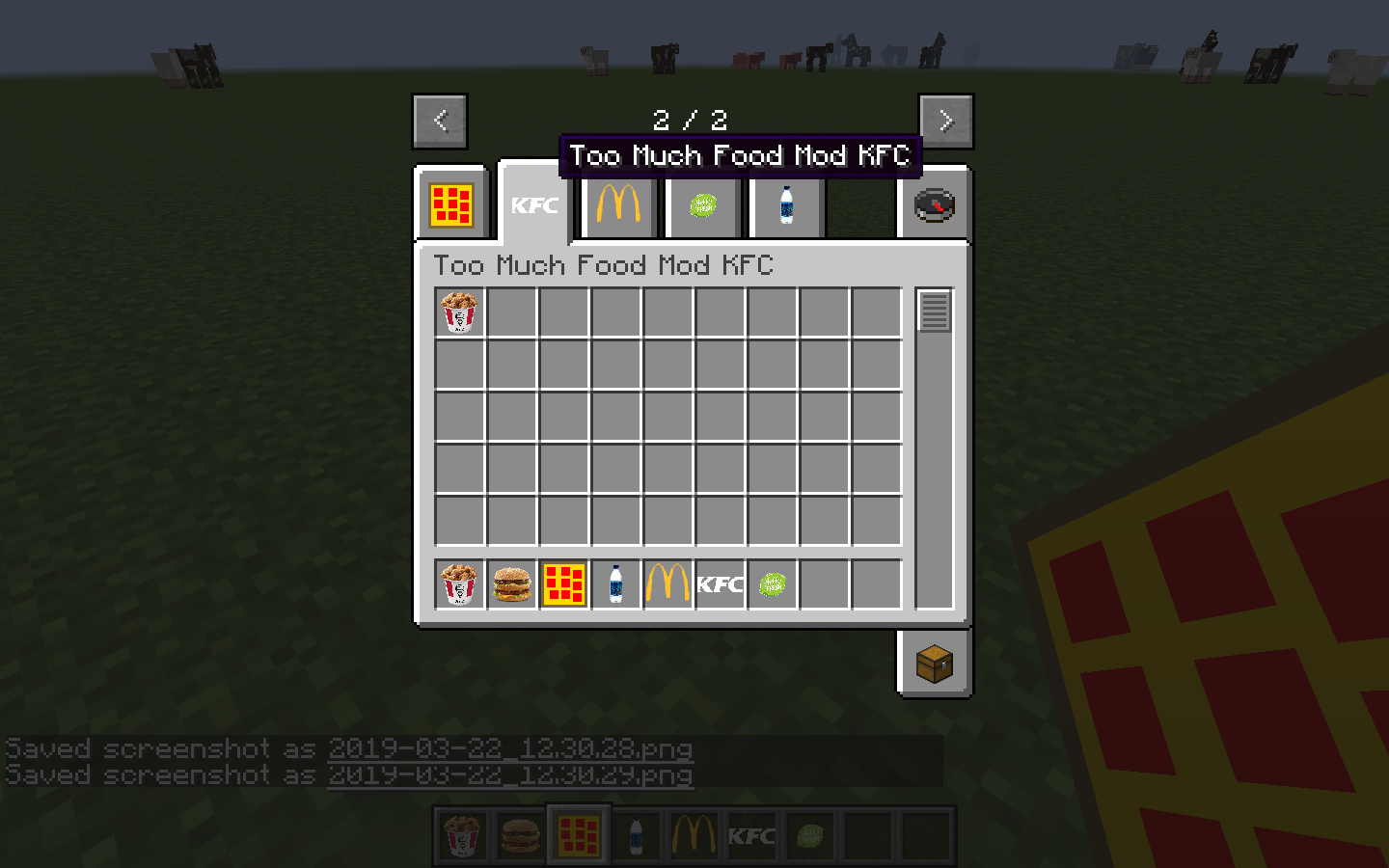Open the 2019-03-22_12.30.29.png screenshot link
Viewport: 1389px width, 868px height.
(x=511, y=774)
